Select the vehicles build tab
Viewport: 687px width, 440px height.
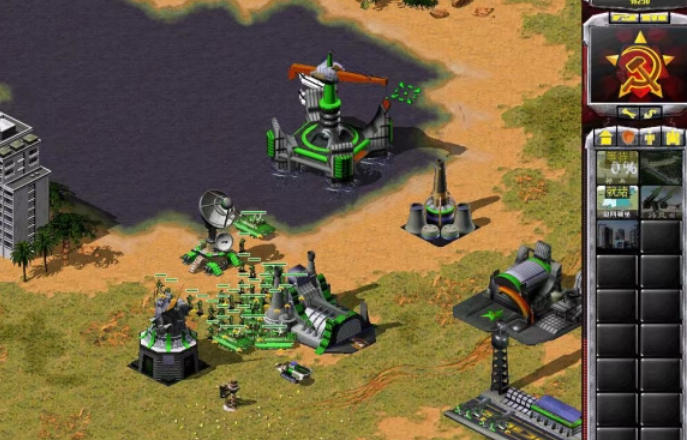coord(671,137)
